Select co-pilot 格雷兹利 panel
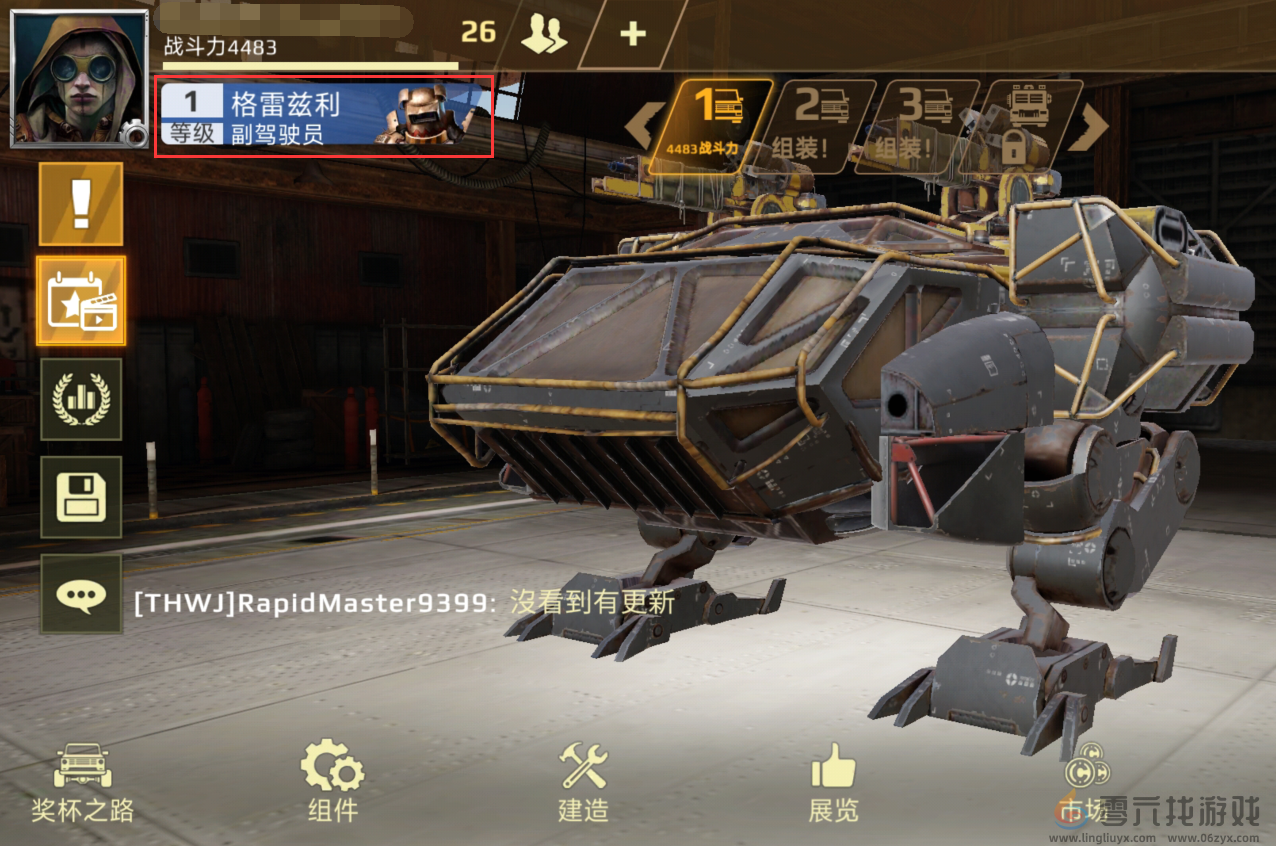The image size is (1276, 846). pyautogui.click(x=323, y=116)
